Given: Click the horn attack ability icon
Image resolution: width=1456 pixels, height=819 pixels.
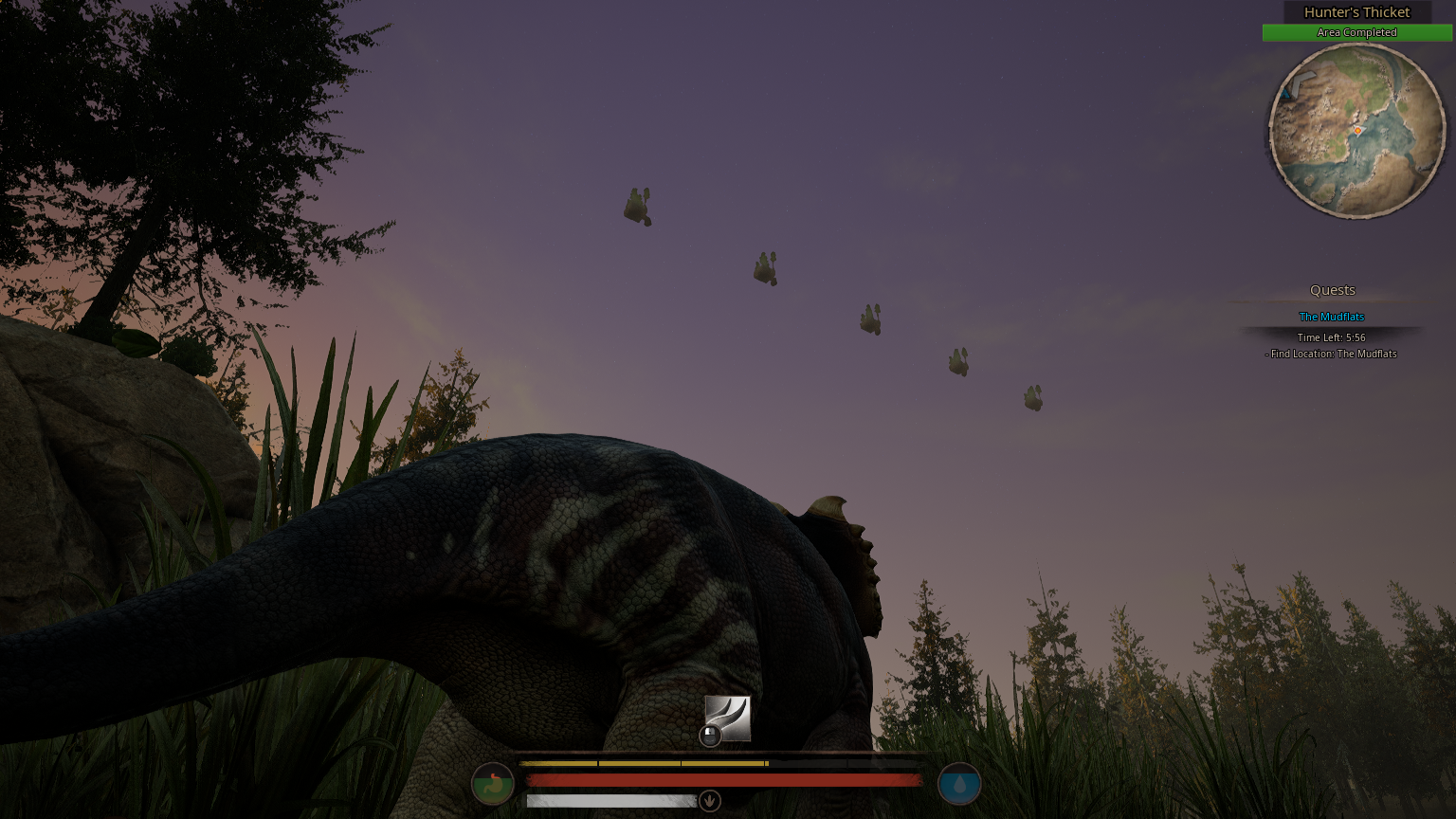Looking at the screenshot, I should 726,720.
